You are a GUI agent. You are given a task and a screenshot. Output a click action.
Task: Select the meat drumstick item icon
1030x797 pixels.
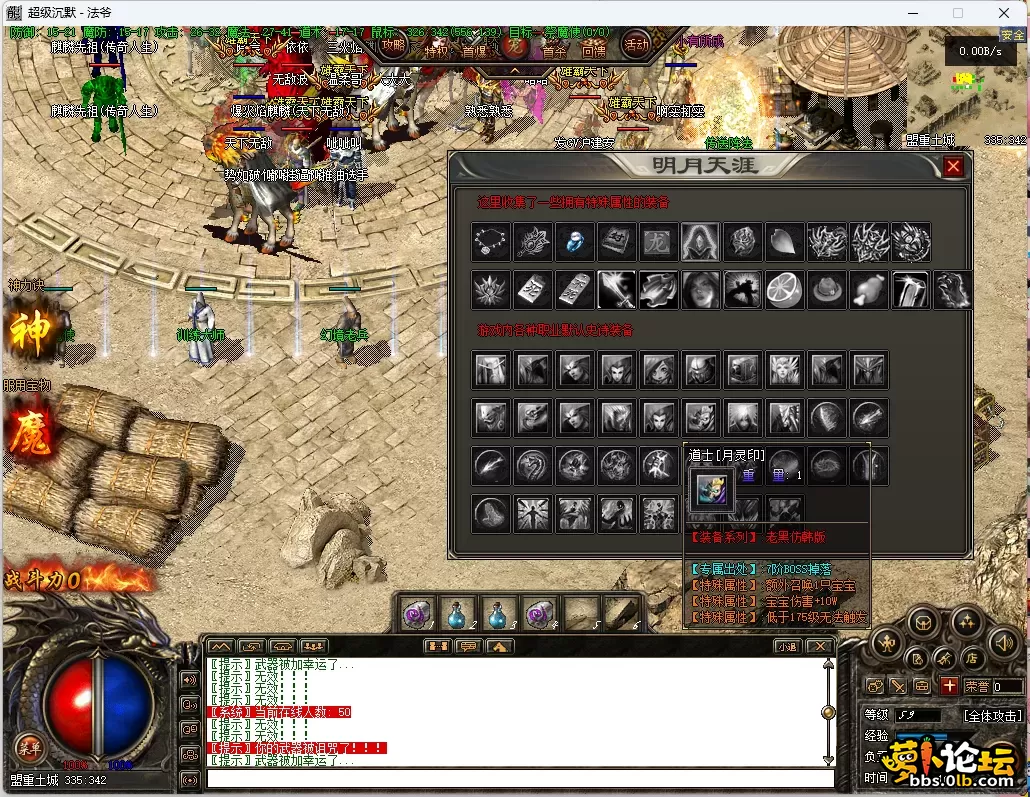tap(868, 290)
